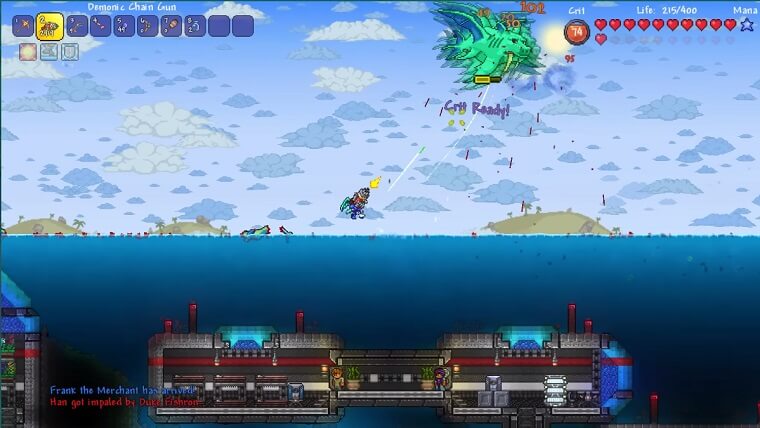Equip the bow in hotbar slot 6
Screen dimensions: 760x428
pyautogui.click(x=147, y=27)
